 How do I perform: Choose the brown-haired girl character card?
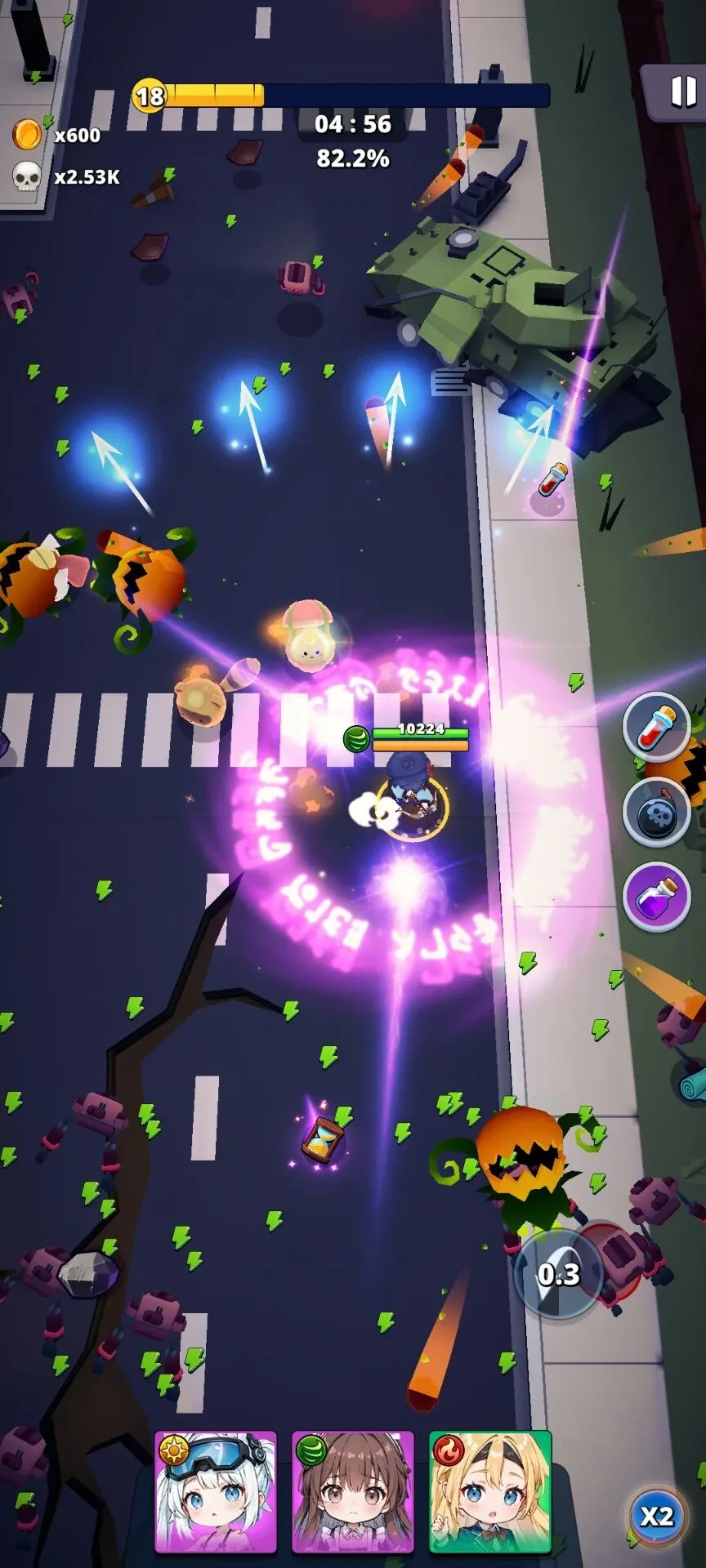pos(353,1491)
